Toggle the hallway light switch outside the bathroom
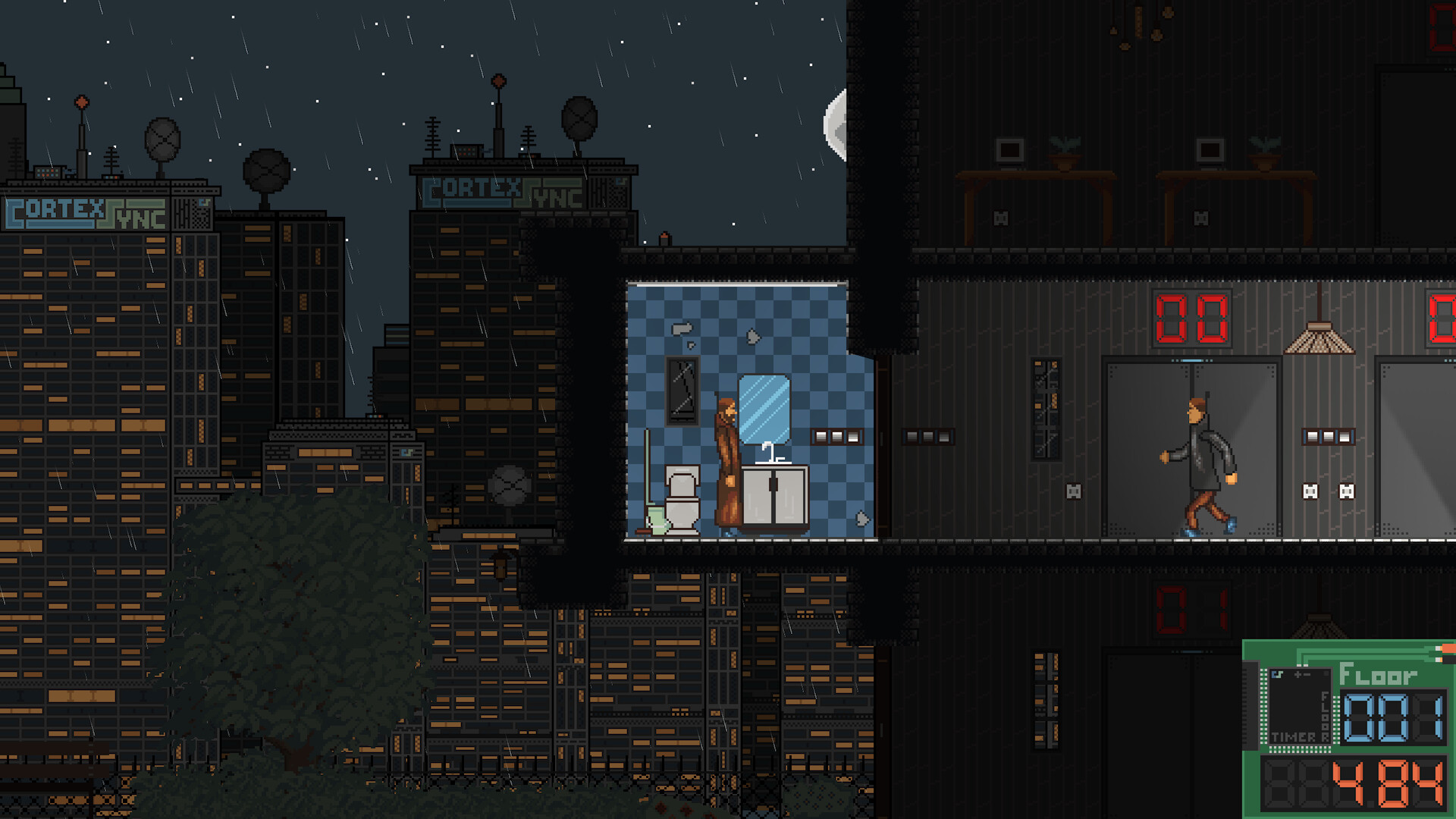 [927, 436]
